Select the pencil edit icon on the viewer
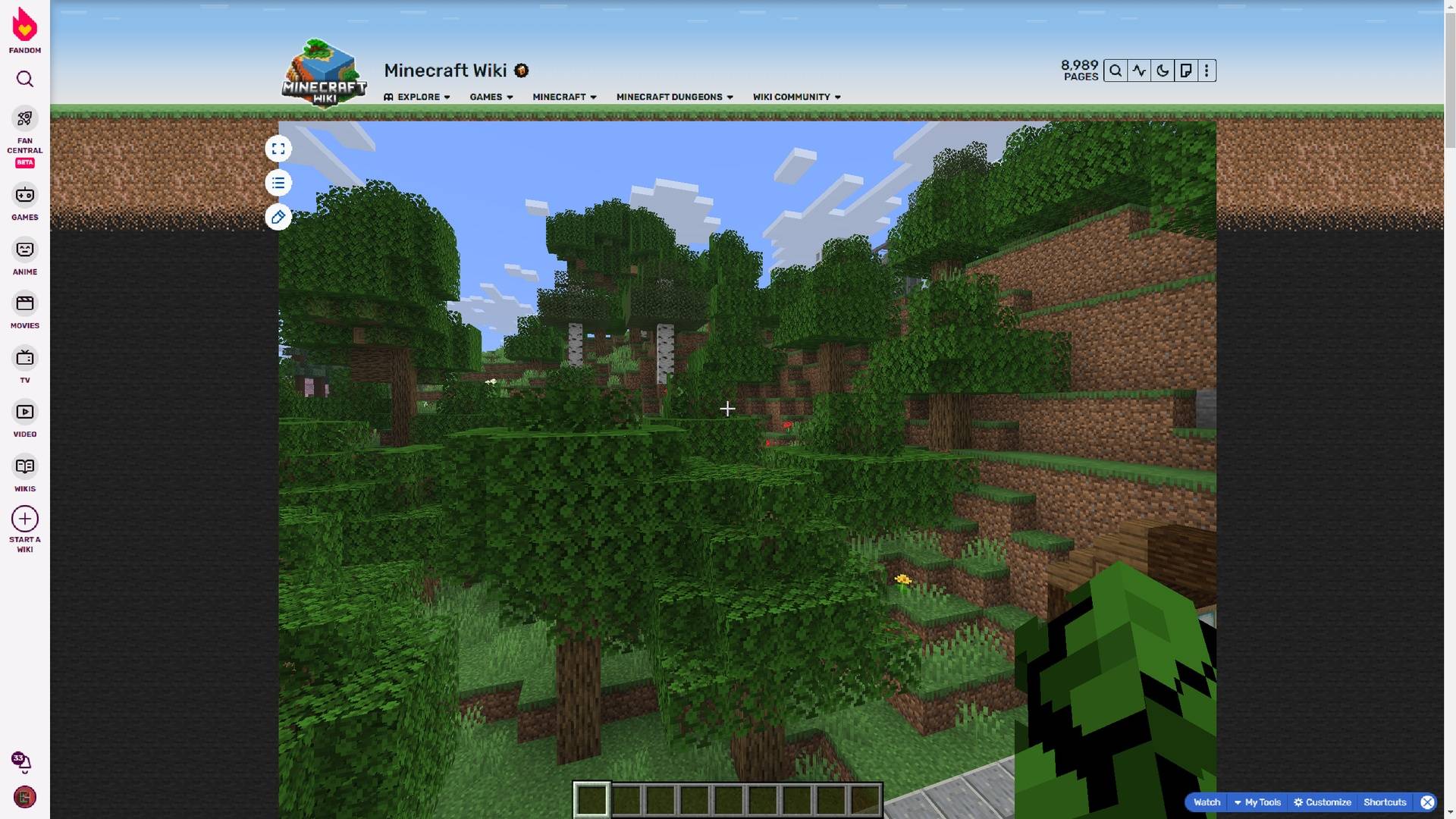 coord(278,218)
